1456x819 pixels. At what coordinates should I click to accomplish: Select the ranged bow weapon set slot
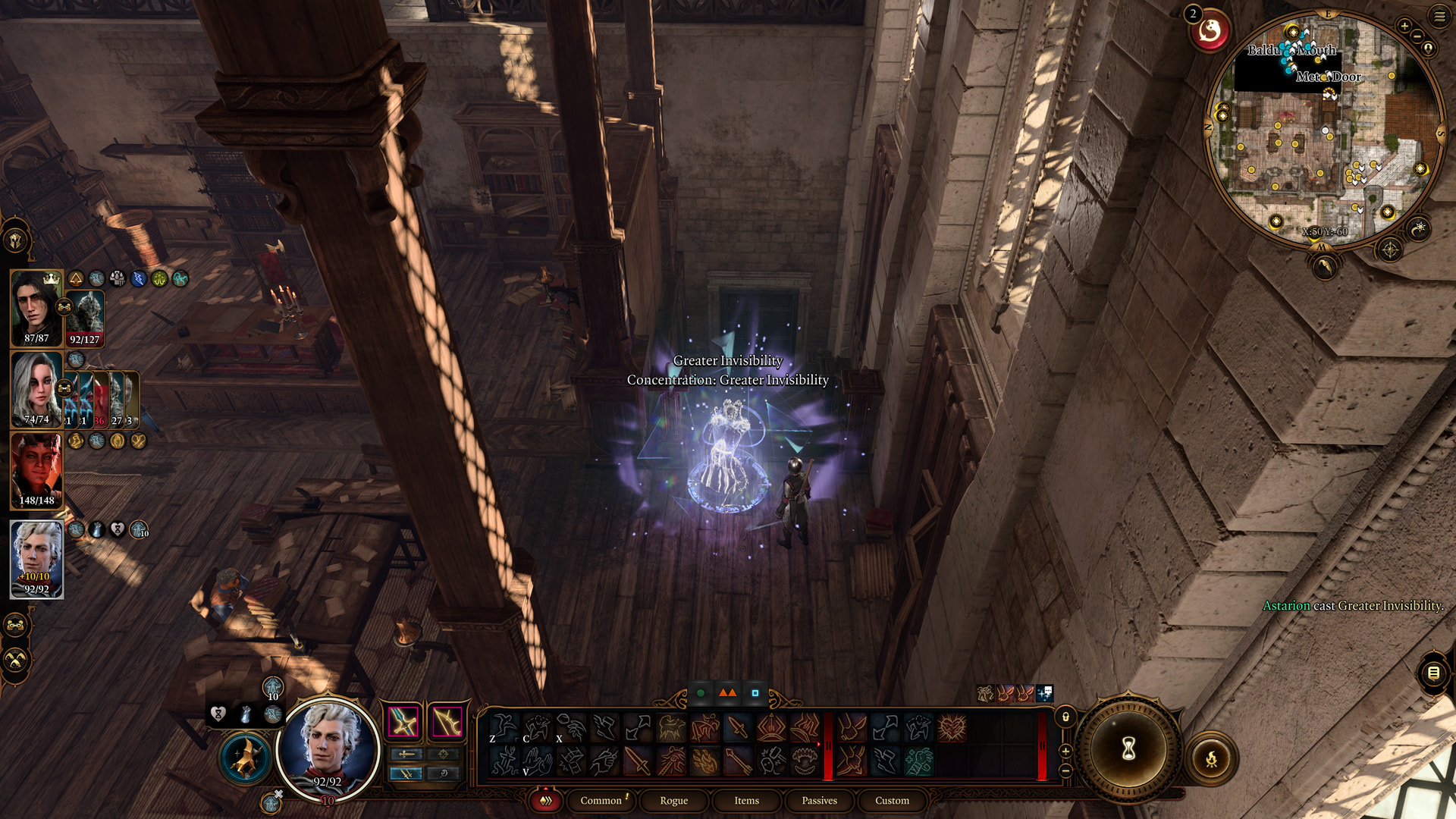pyautogui.click(x=447, y=722)
